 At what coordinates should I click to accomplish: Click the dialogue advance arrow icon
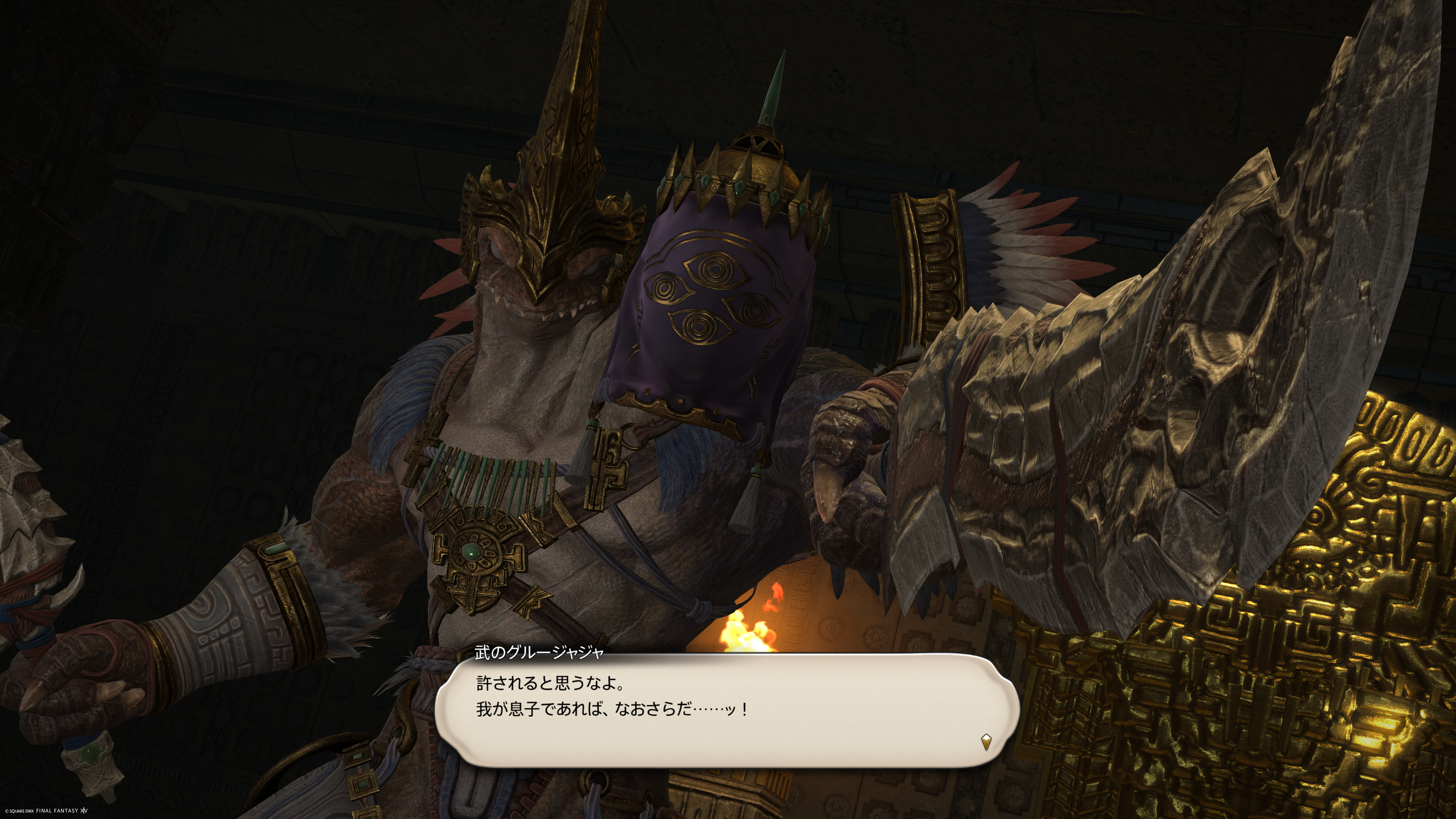[x=986, y=742]
